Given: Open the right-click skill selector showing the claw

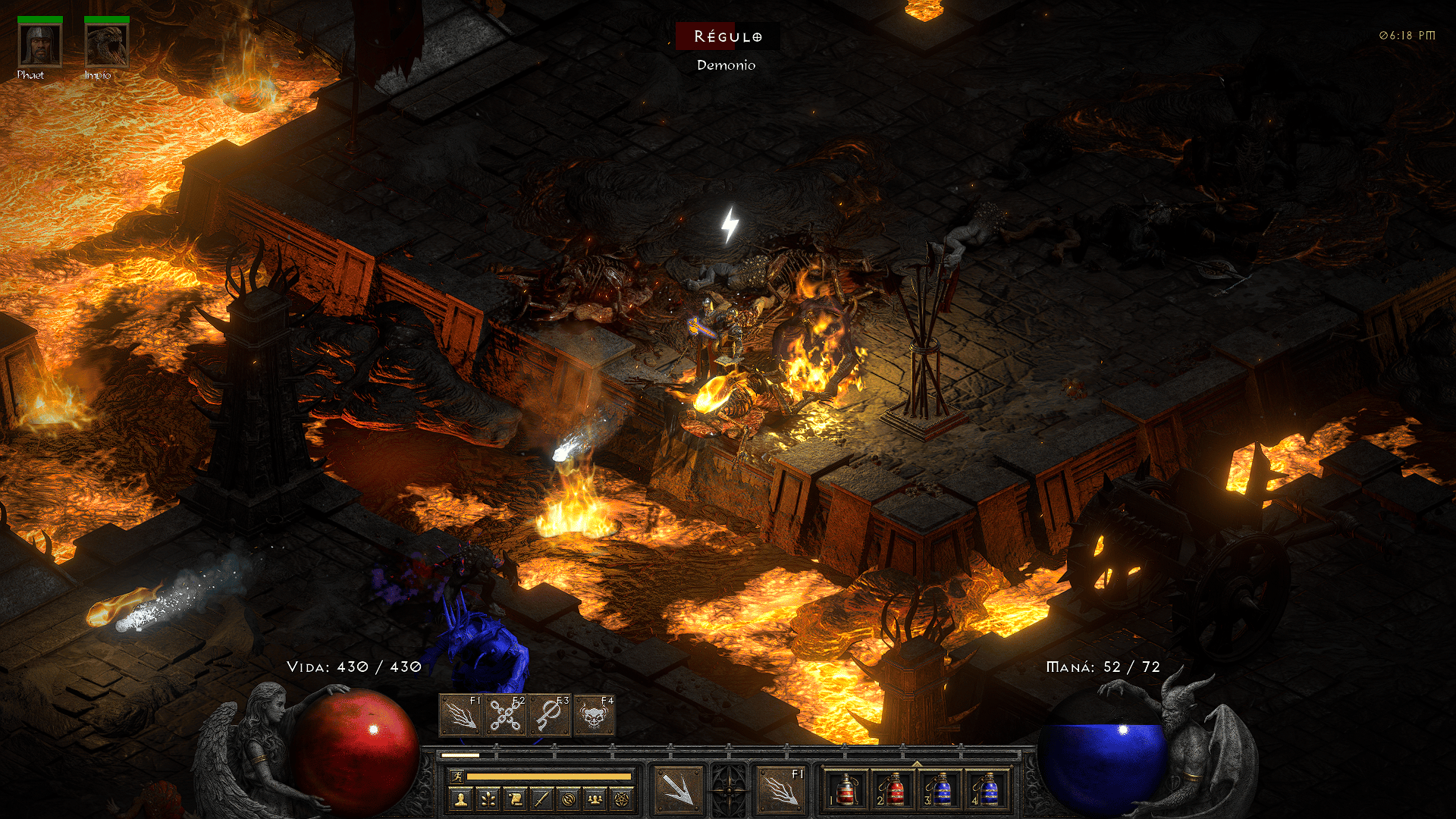Looking at the screenshot, I should pyautogui.click(x=781, y=789).
